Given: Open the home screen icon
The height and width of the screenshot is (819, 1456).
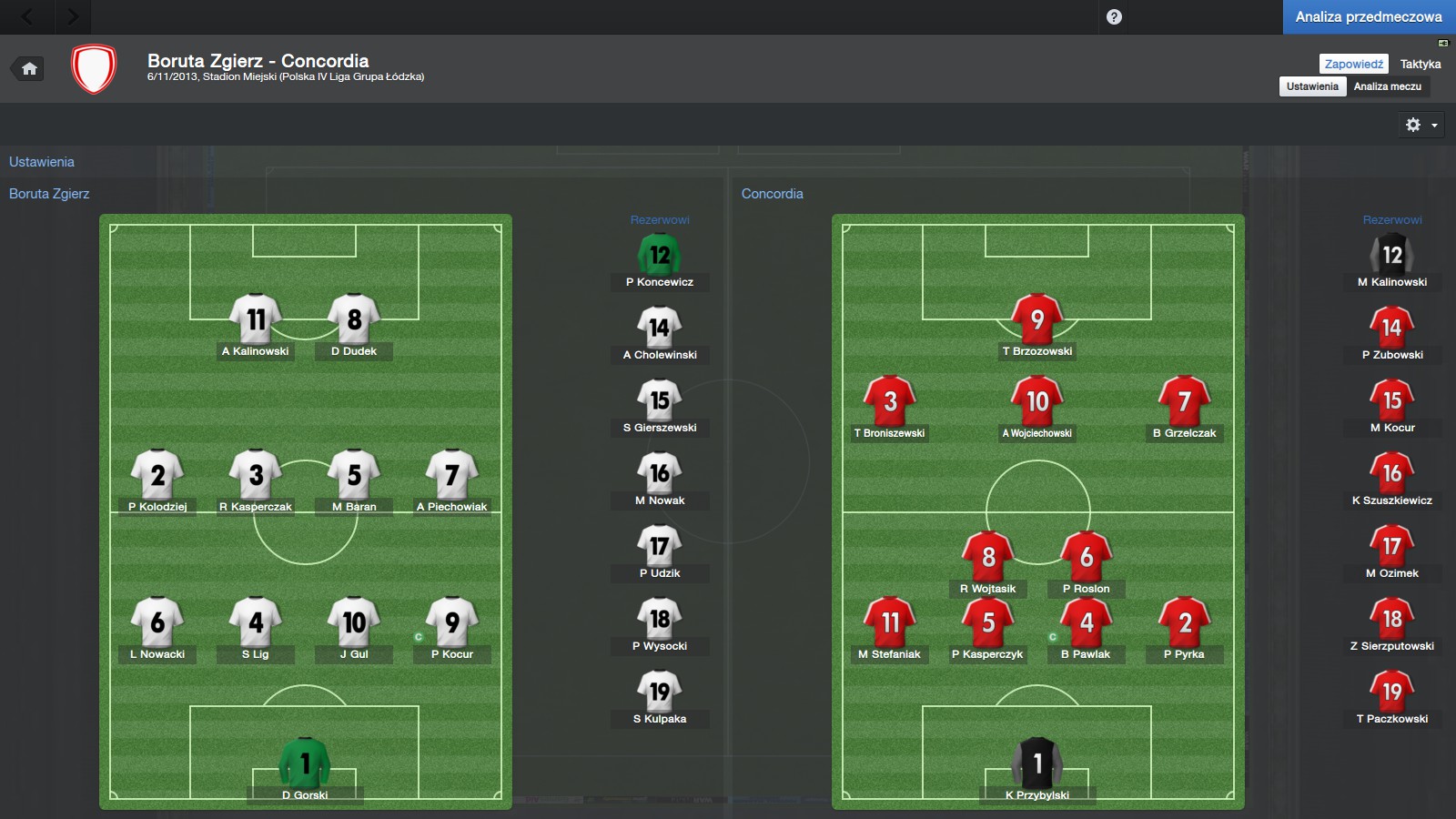Looking at the screenshot, I should coord(29,69).
